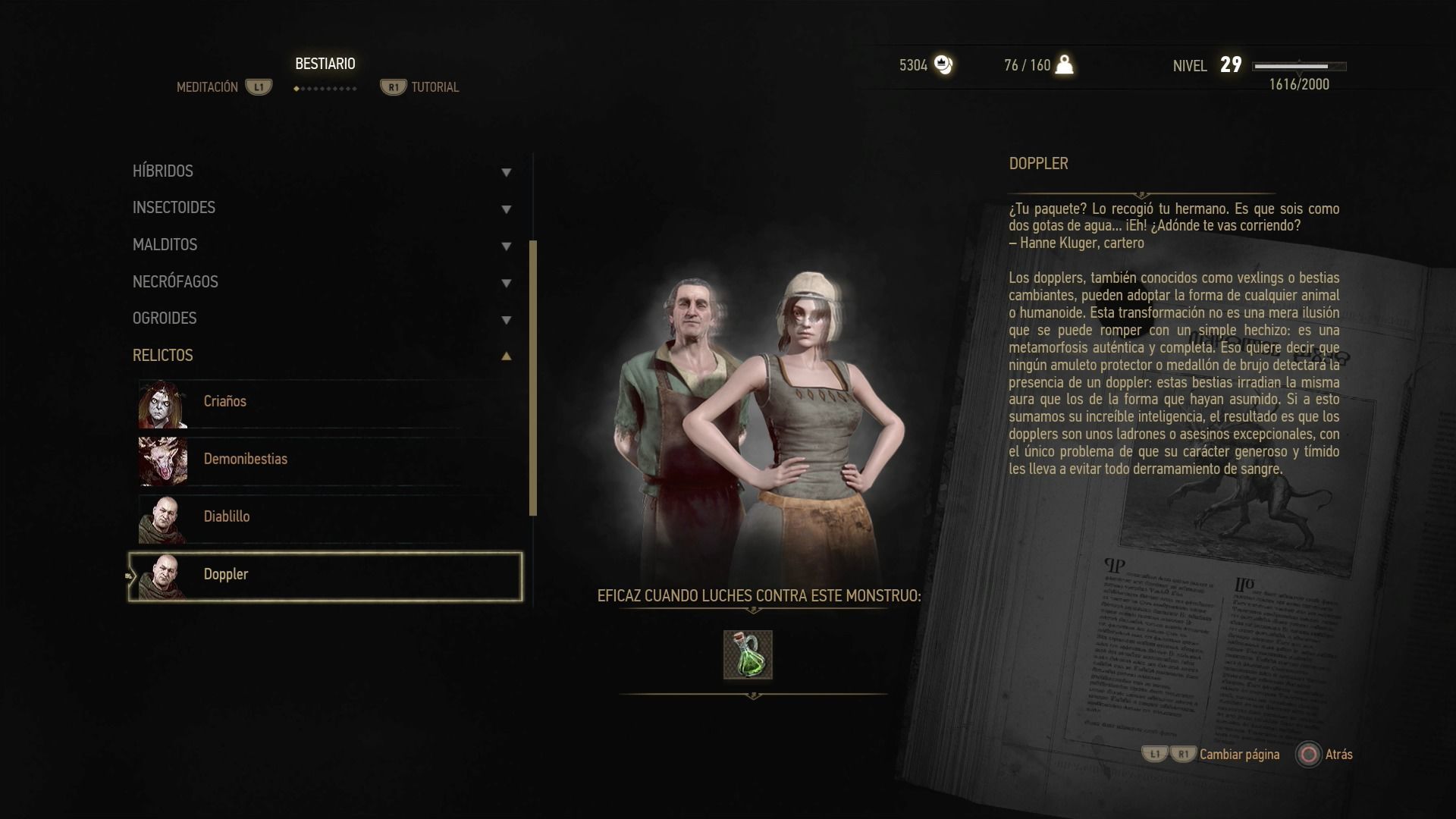Expand the Híbridos bestiary category
1456x819 pixels.
point(322,171)
